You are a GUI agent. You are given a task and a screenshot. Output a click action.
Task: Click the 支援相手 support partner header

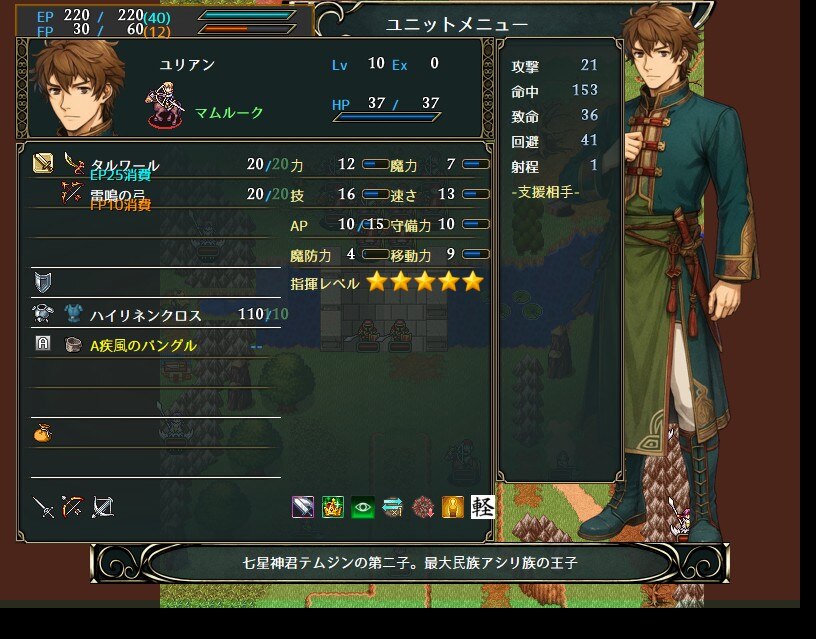545,191
